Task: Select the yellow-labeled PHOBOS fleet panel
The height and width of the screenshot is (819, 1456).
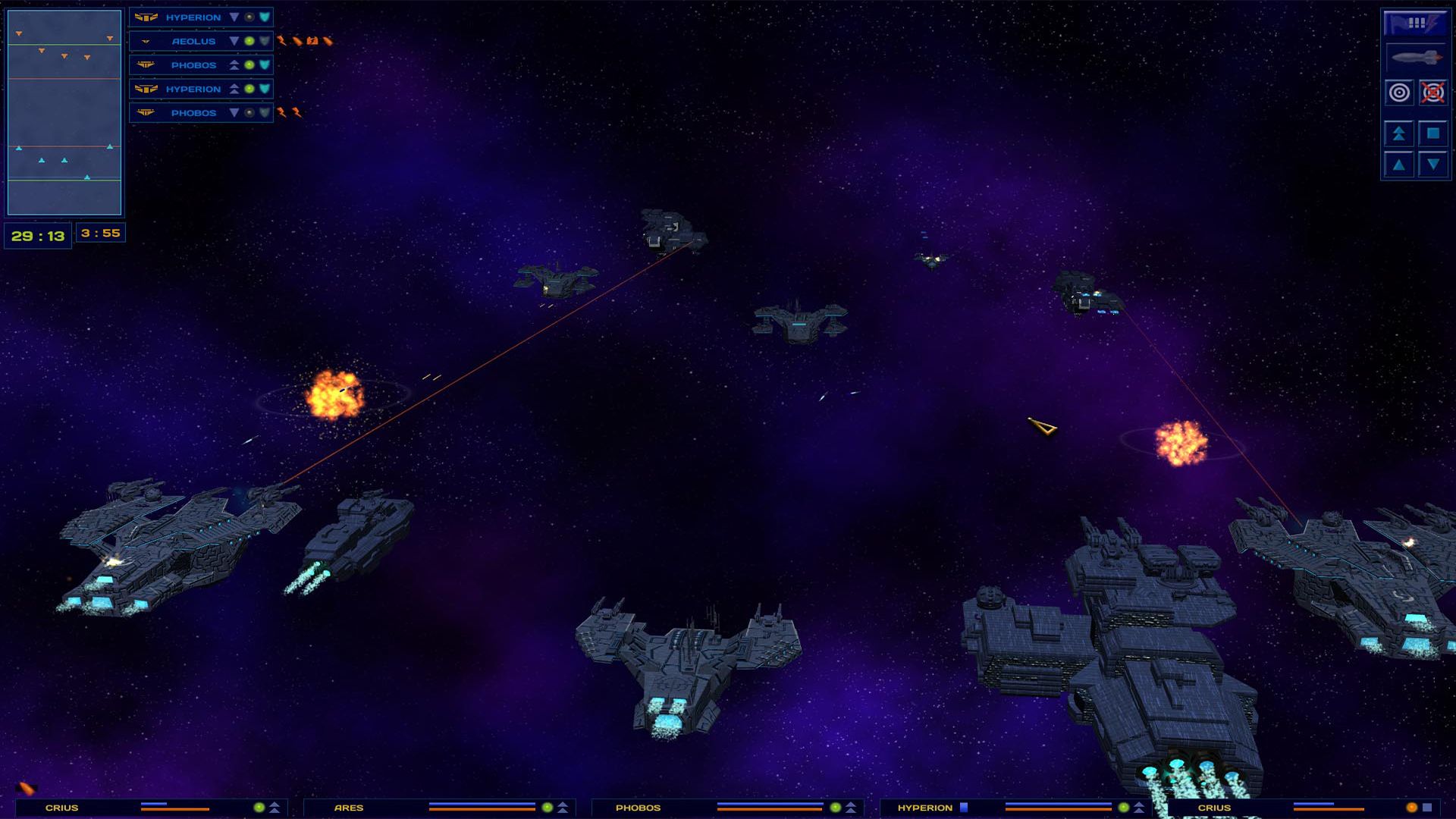Action: tap(728, 808)
